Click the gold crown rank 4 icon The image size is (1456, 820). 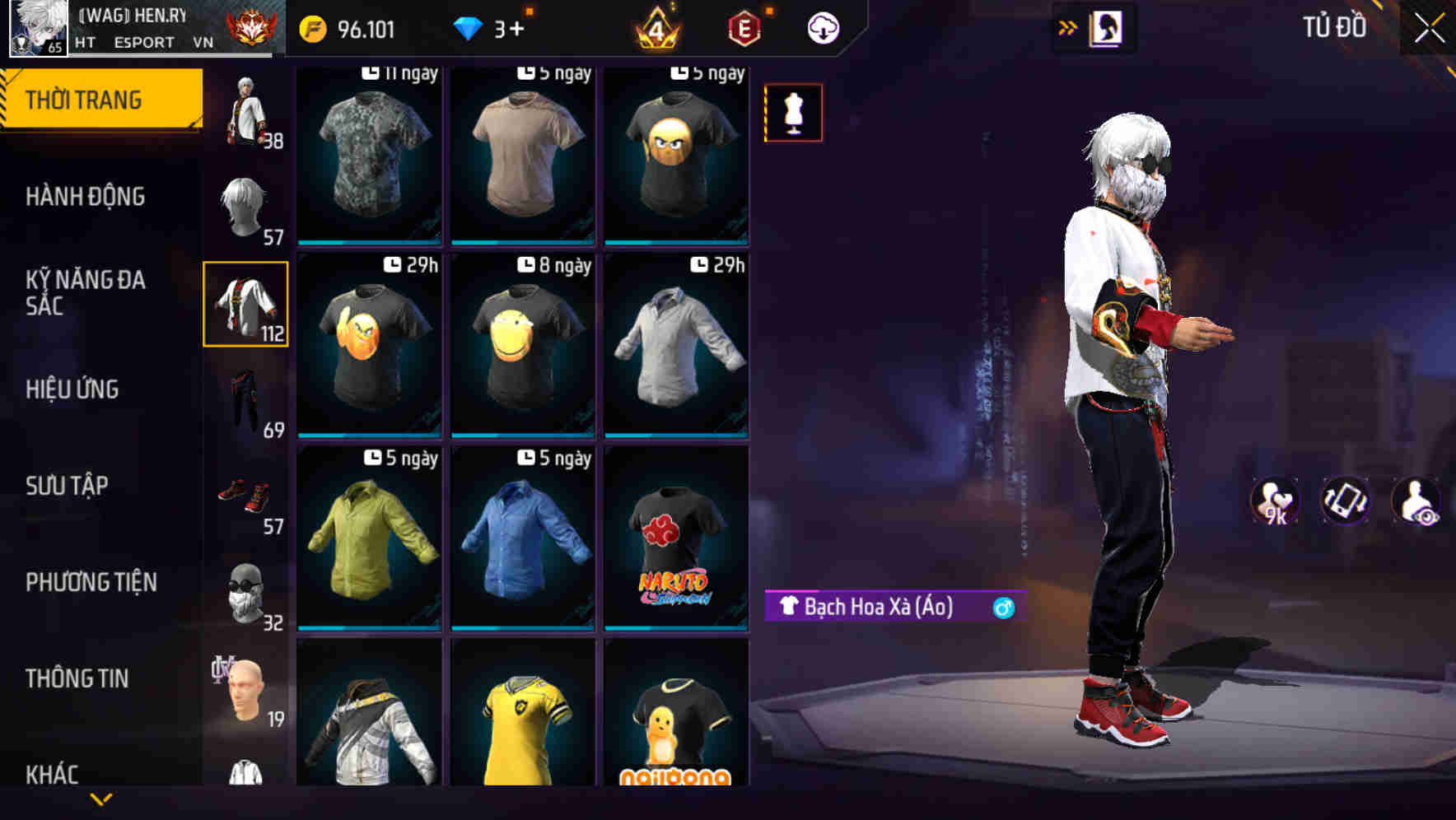pos(655,27)
